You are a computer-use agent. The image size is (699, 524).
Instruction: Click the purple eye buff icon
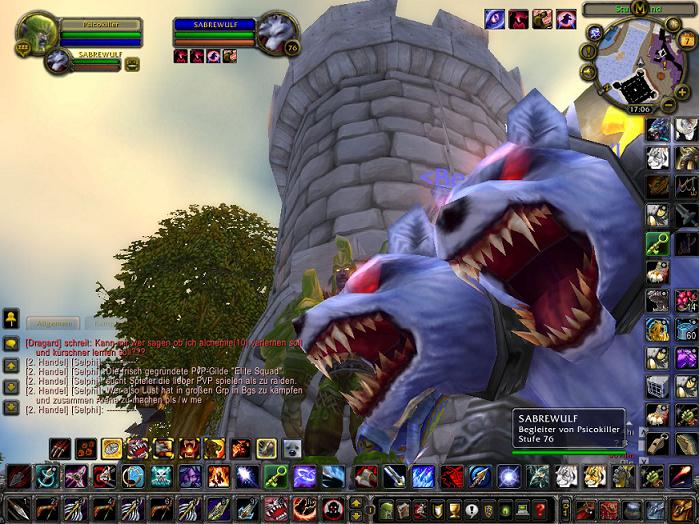(x=494, y=19)
